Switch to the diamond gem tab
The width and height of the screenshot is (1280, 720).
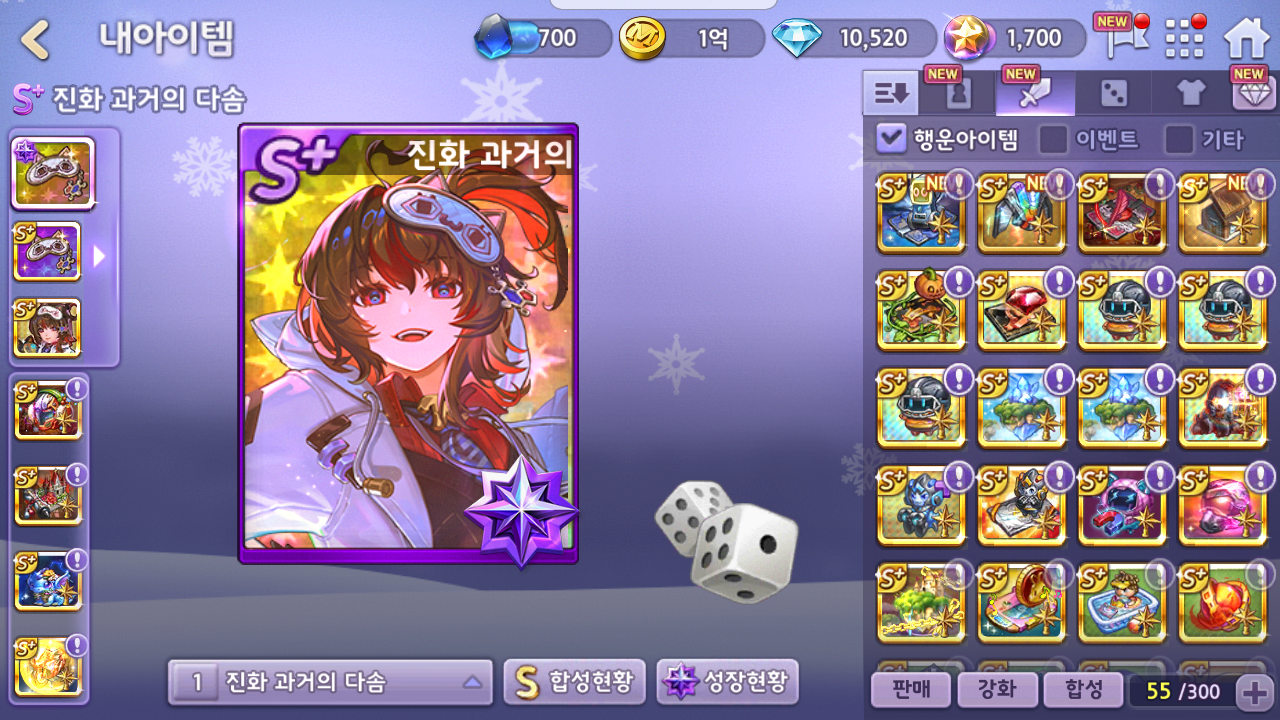[x=1253, y=94]
